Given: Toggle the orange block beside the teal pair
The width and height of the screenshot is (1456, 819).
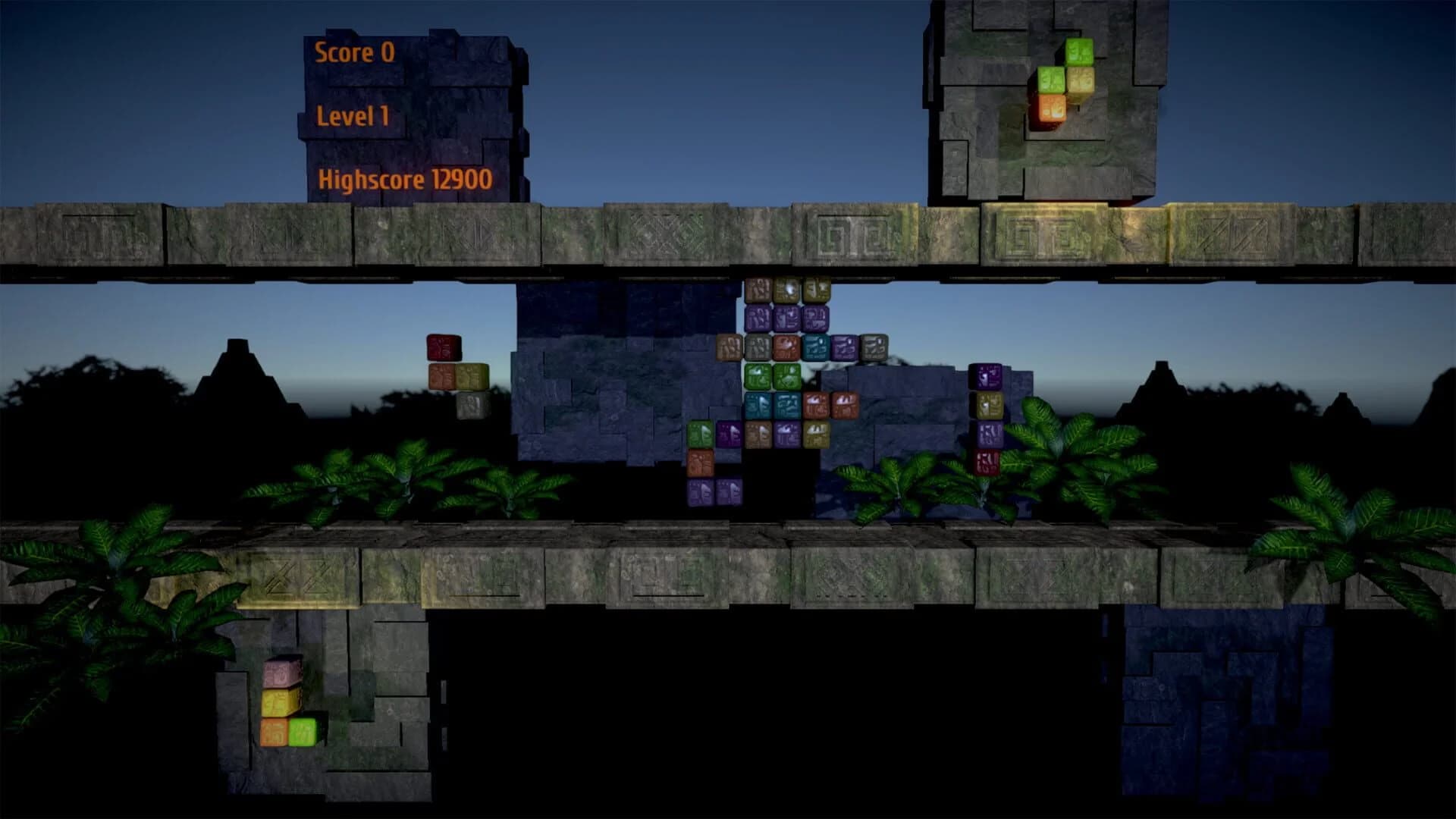Looking at the screenshot, I should pyautogui.click(x=815, y=406).
